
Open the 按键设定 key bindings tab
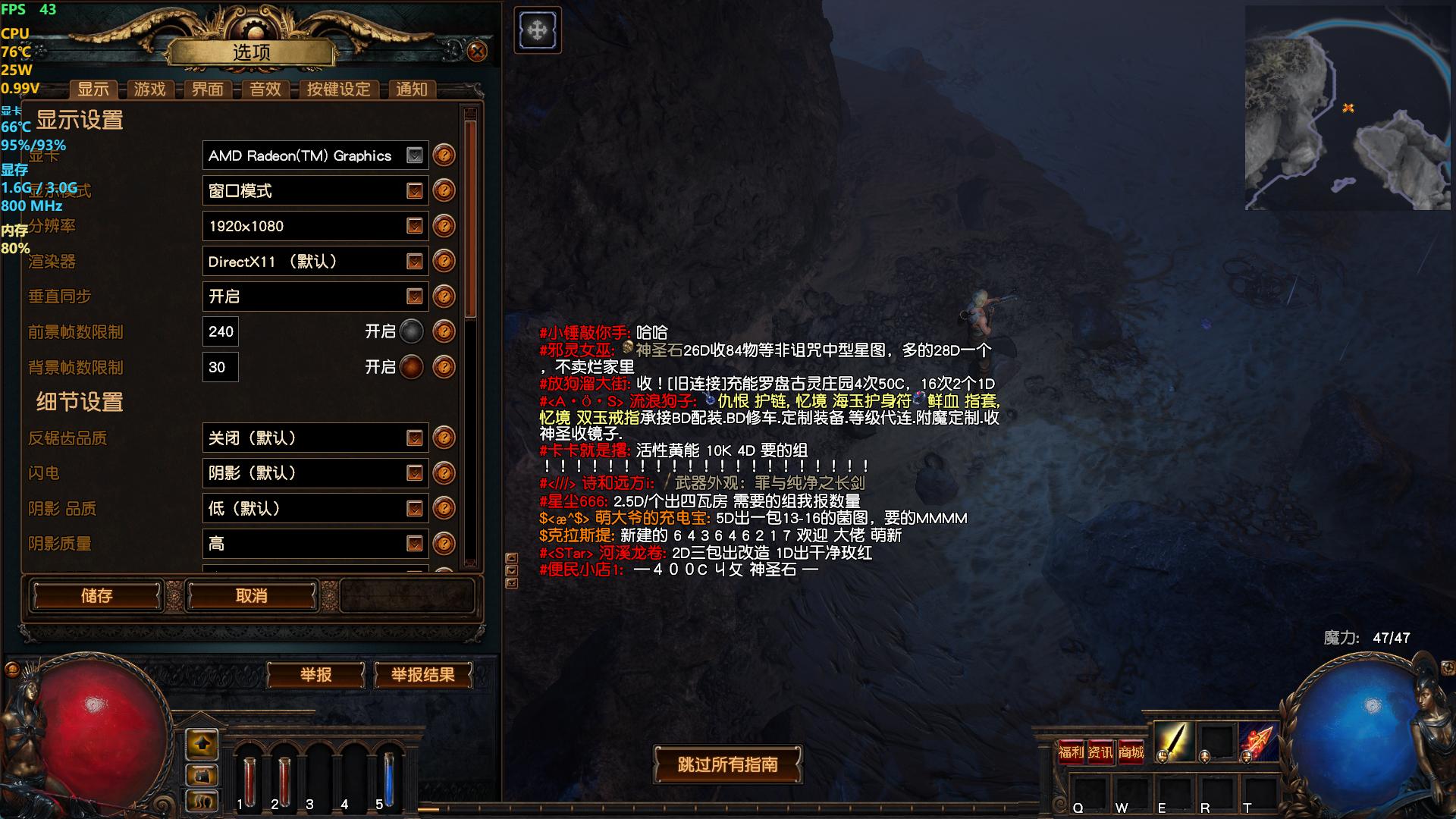pos(340,89)
